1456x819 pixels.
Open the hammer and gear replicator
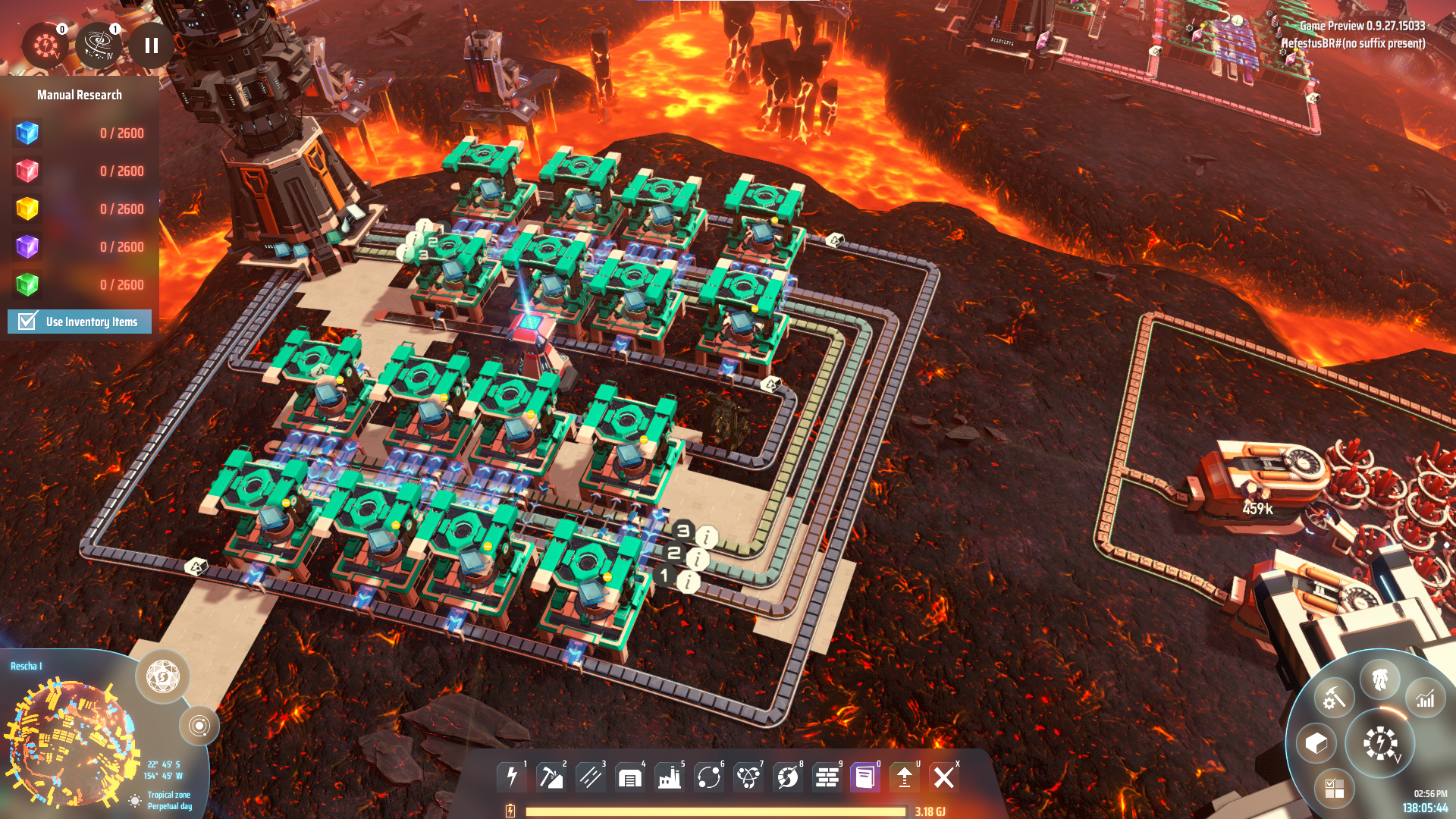1334,698
